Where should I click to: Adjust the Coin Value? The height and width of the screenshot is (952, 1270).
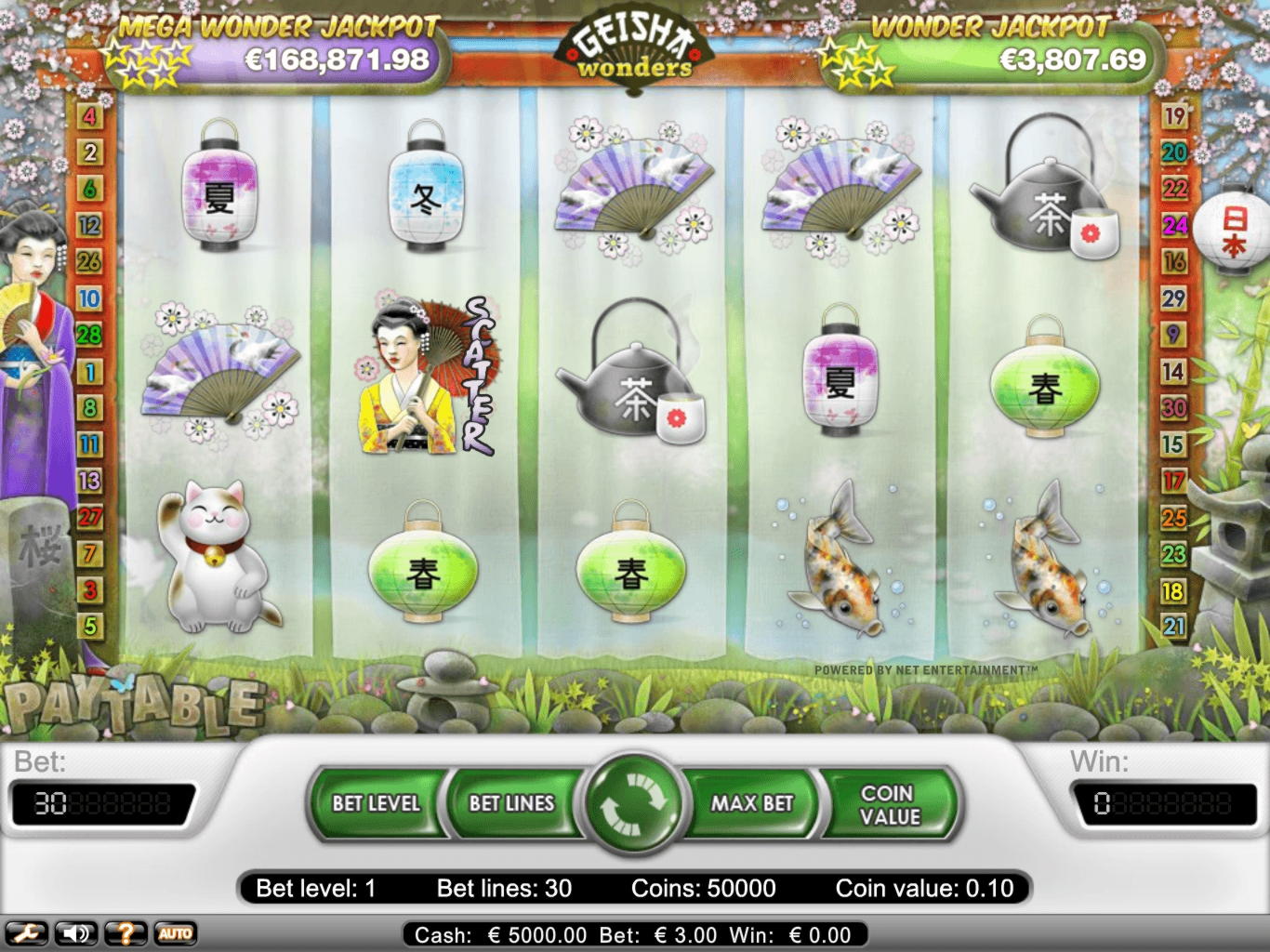(x=890, y=804)
